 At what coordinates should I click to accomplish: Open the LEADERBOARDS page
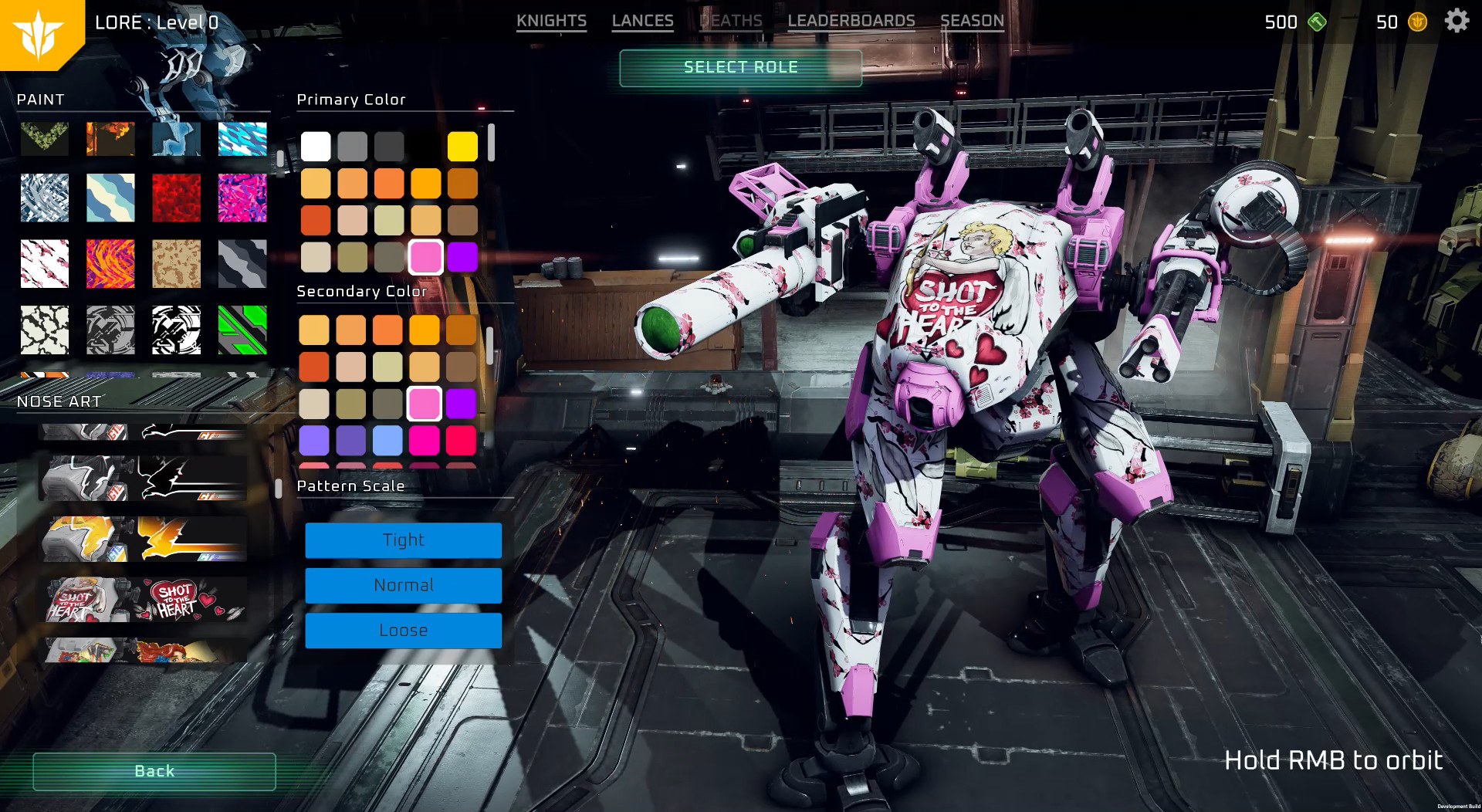coord(852,21)
